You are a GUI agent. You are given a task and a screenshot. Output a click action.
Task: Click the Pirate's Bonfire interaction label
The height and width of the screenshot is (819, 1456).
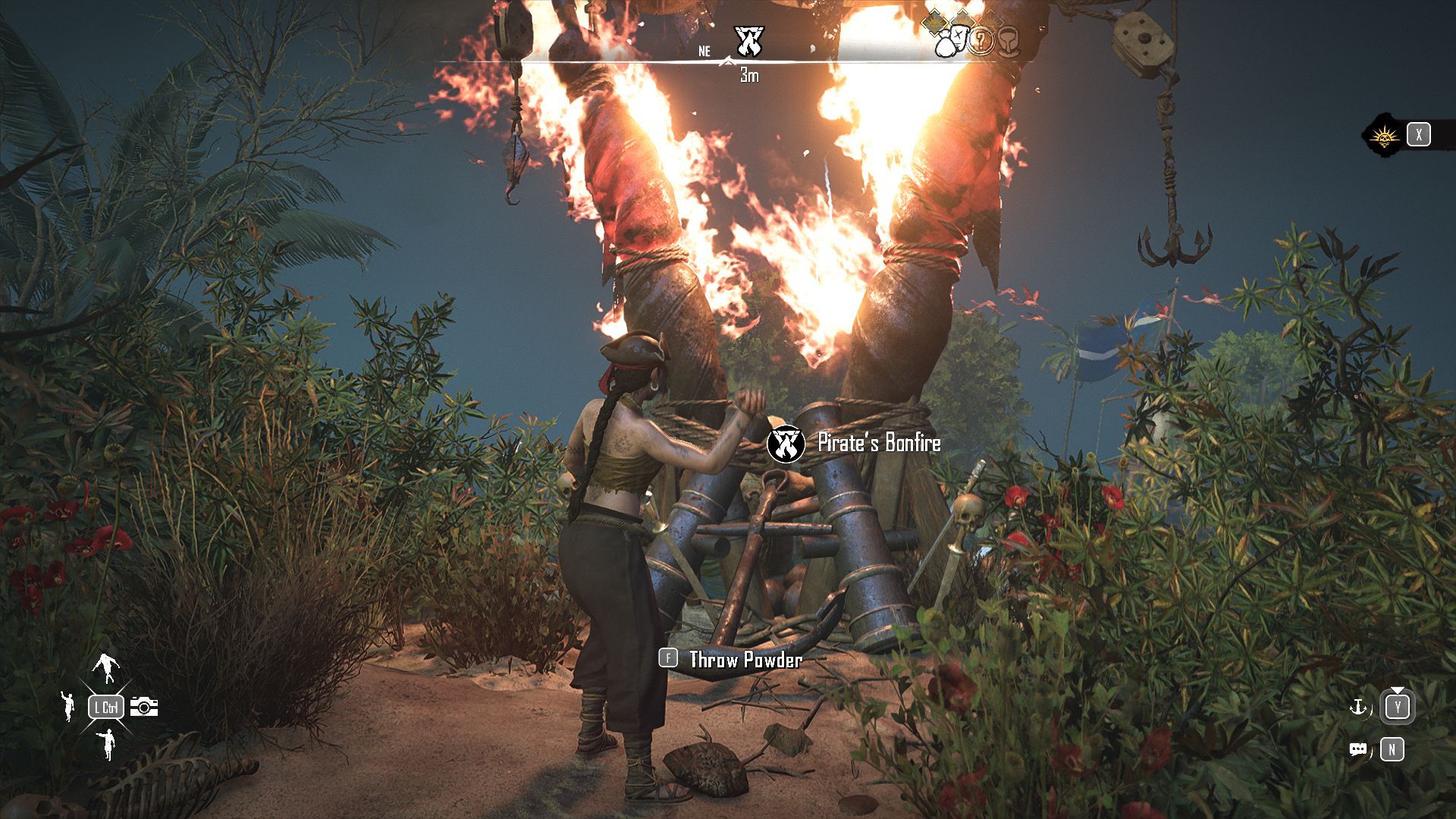pos(878,444)
